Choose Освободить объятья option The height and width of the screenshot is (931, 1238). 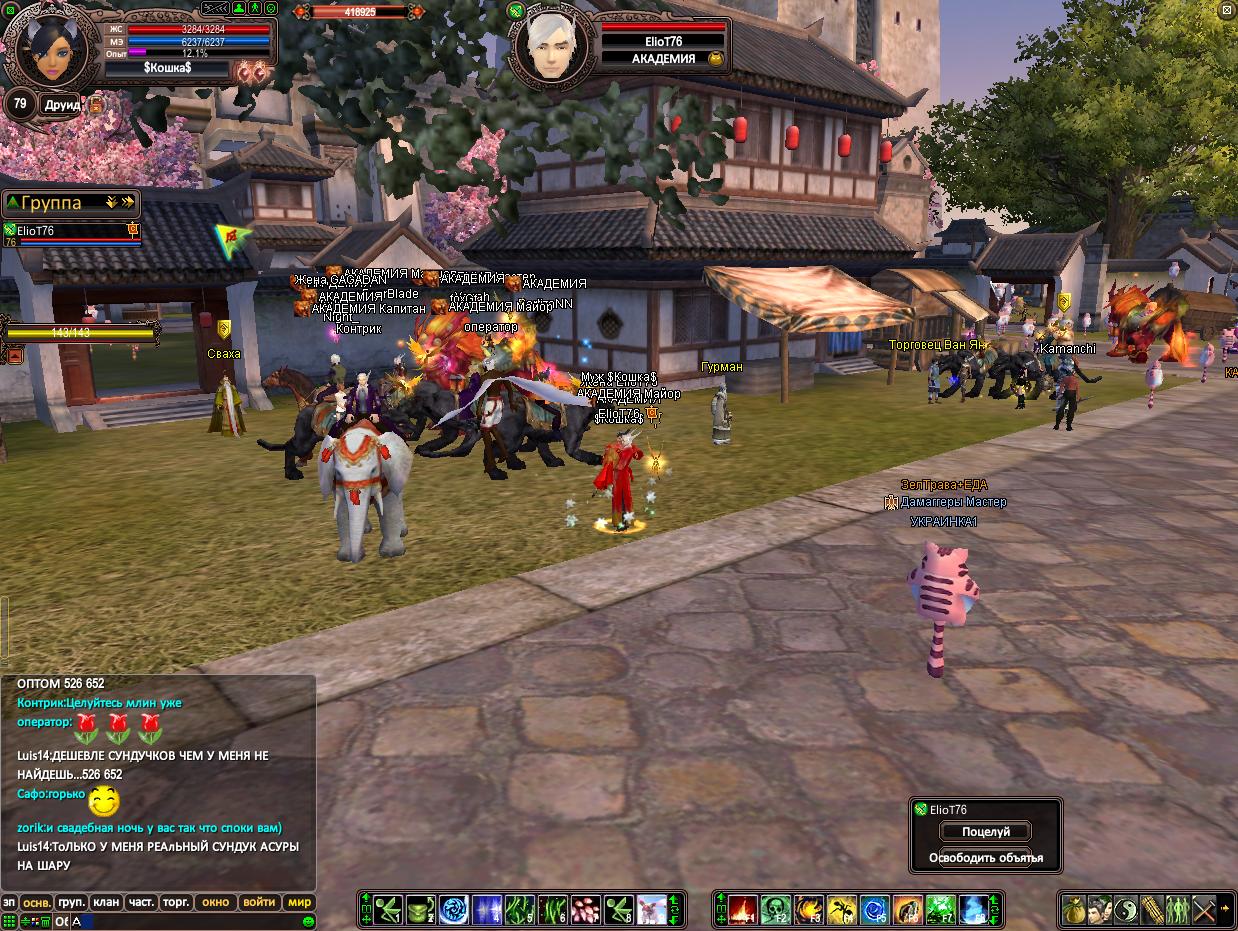point(985,858)
